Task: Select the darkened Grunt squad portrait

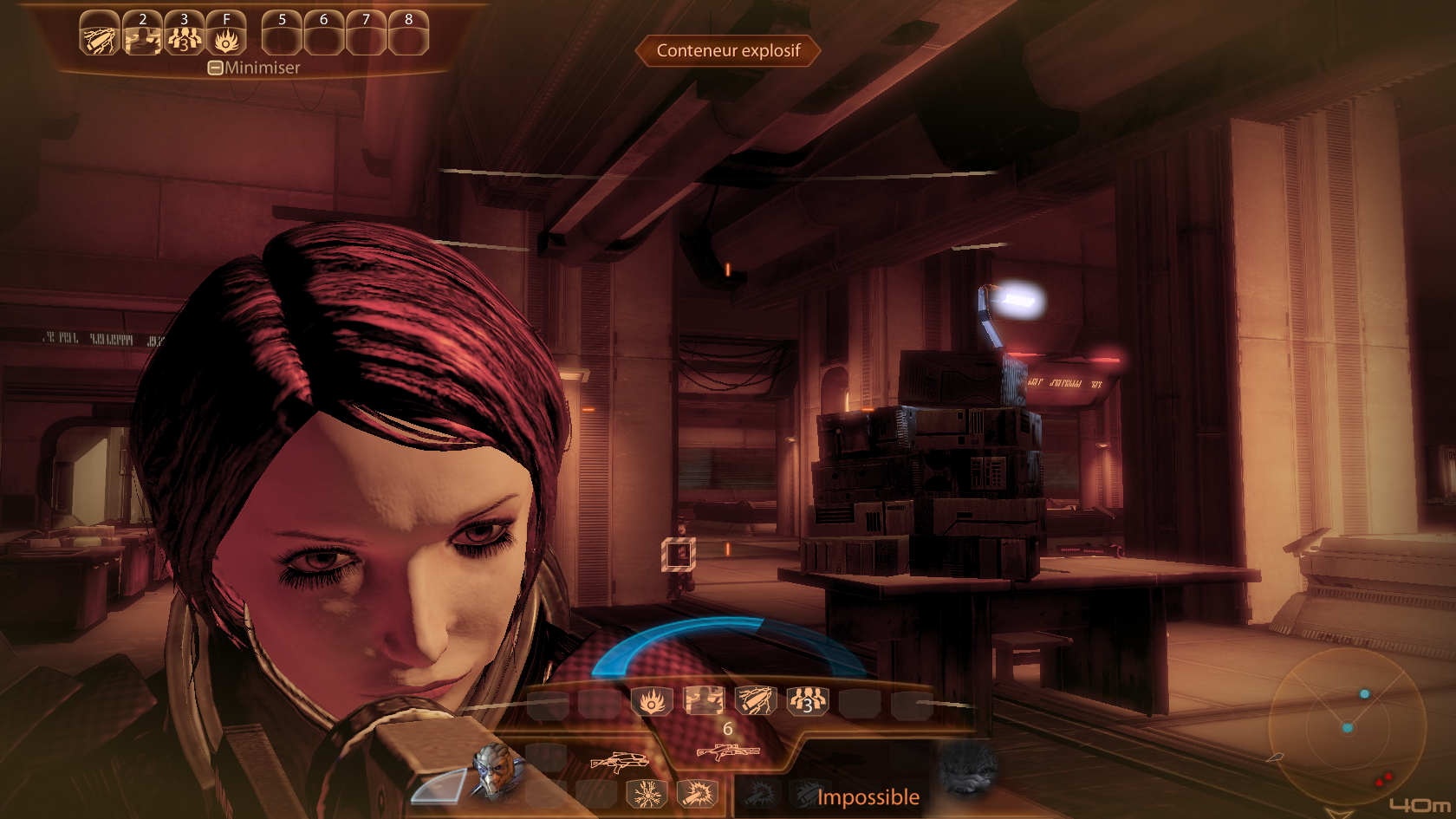Action: pyautogui.click(x=968, y=770)
